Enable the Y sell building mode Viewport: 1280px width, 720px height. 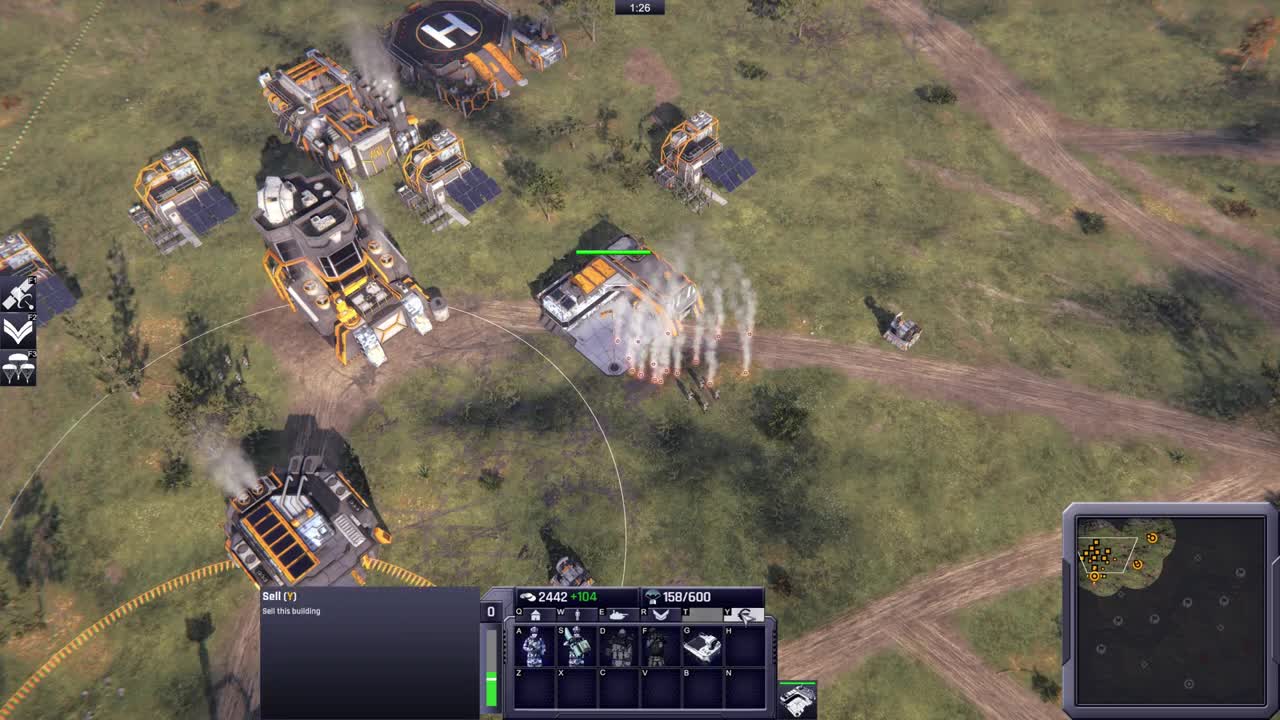(x=745, y=614)
